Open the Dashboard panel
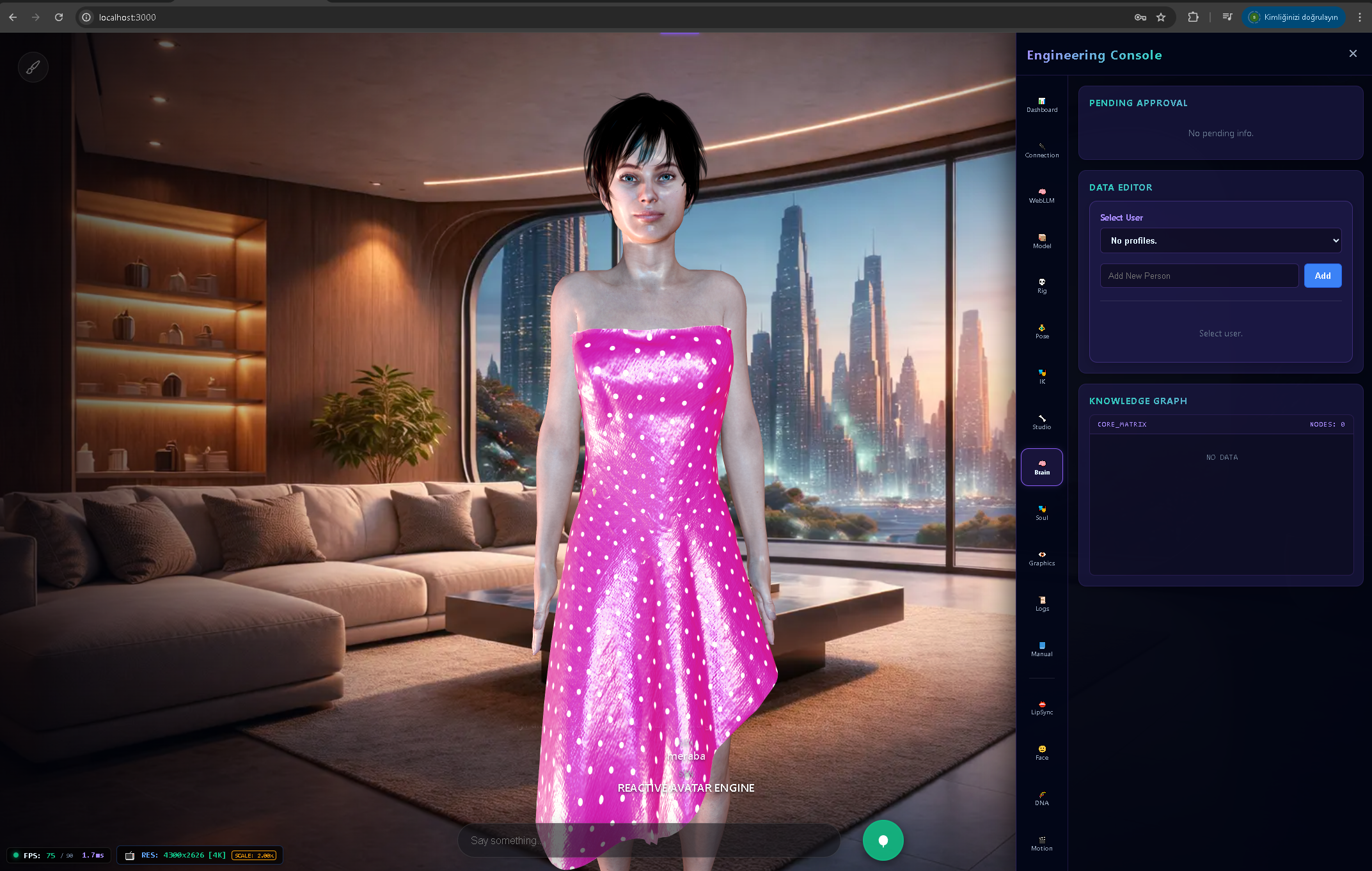The width and height of the screenshot is (1372, 871). (x=1041, y=105)
